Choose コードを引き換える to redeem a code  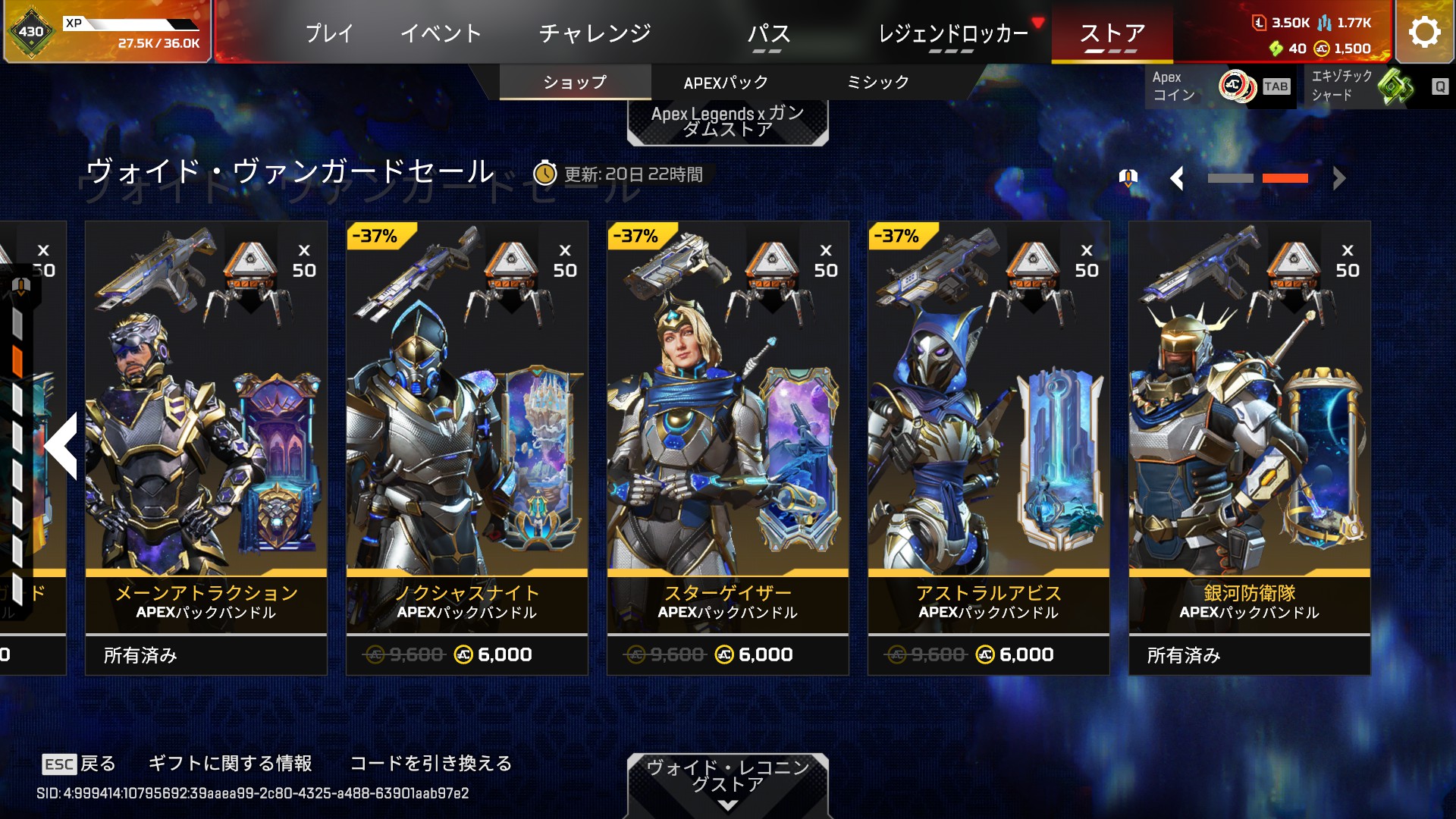pyautogui.click(x=431, y=763)
